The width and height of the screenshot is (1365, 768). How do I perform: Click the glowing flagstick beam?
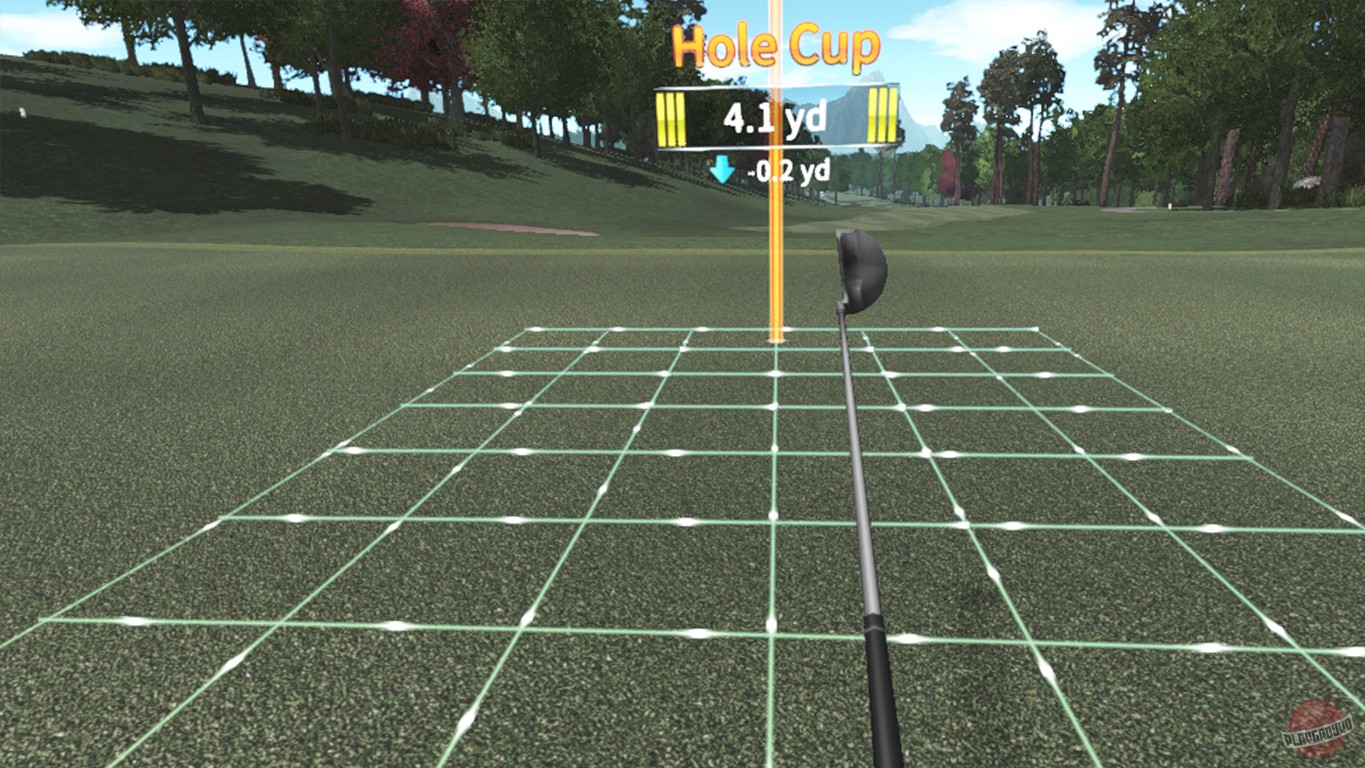point(774,250)
